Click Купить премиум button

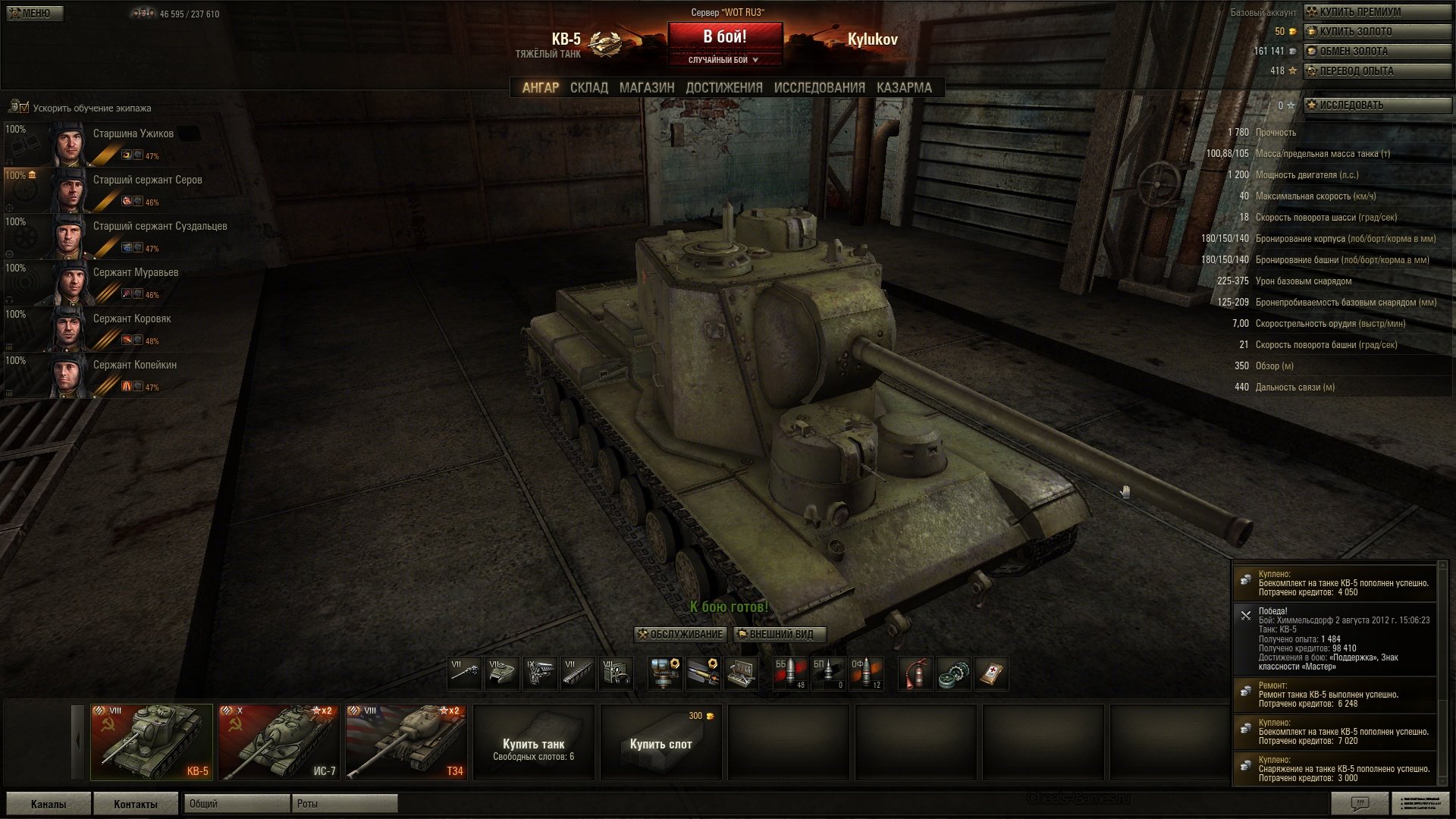[1376, 12]
